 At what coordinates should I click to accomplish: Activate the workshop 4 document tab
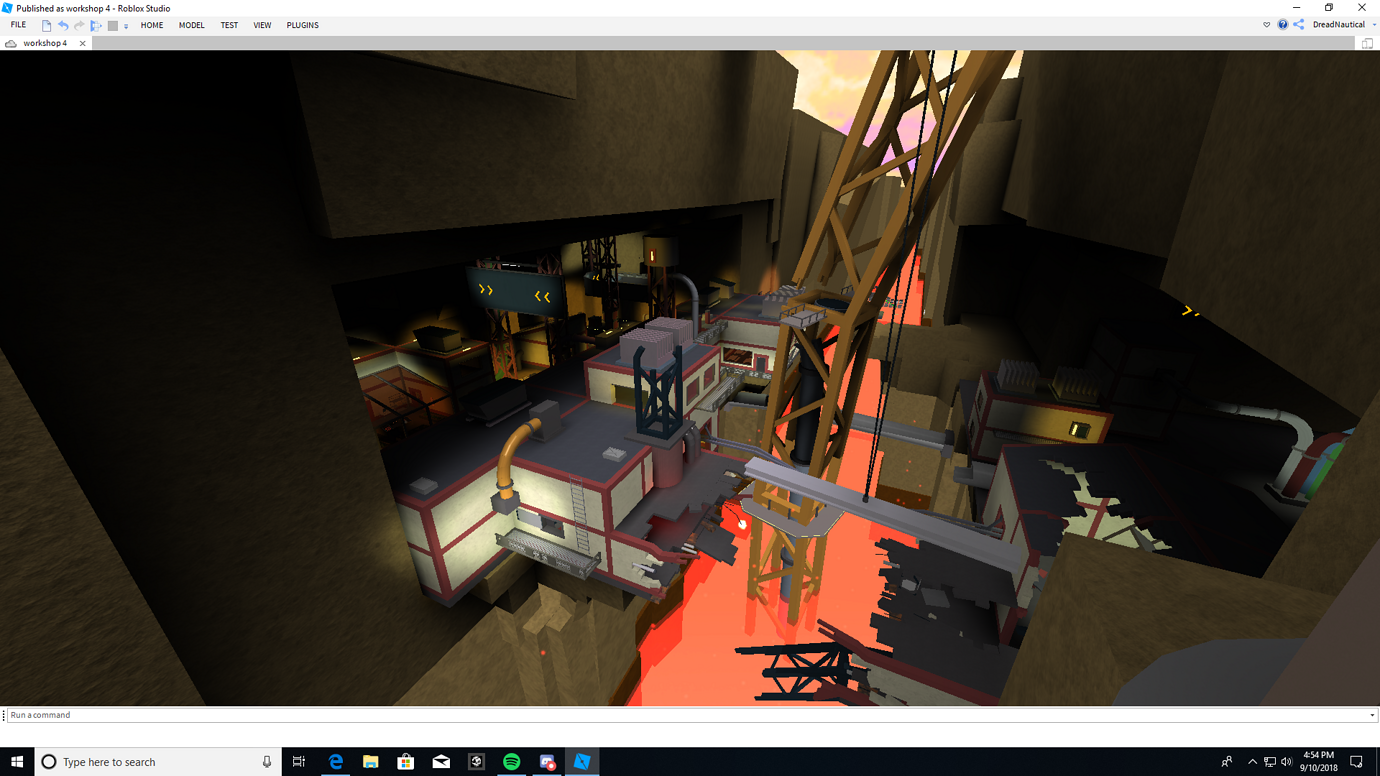click(45, 43)
